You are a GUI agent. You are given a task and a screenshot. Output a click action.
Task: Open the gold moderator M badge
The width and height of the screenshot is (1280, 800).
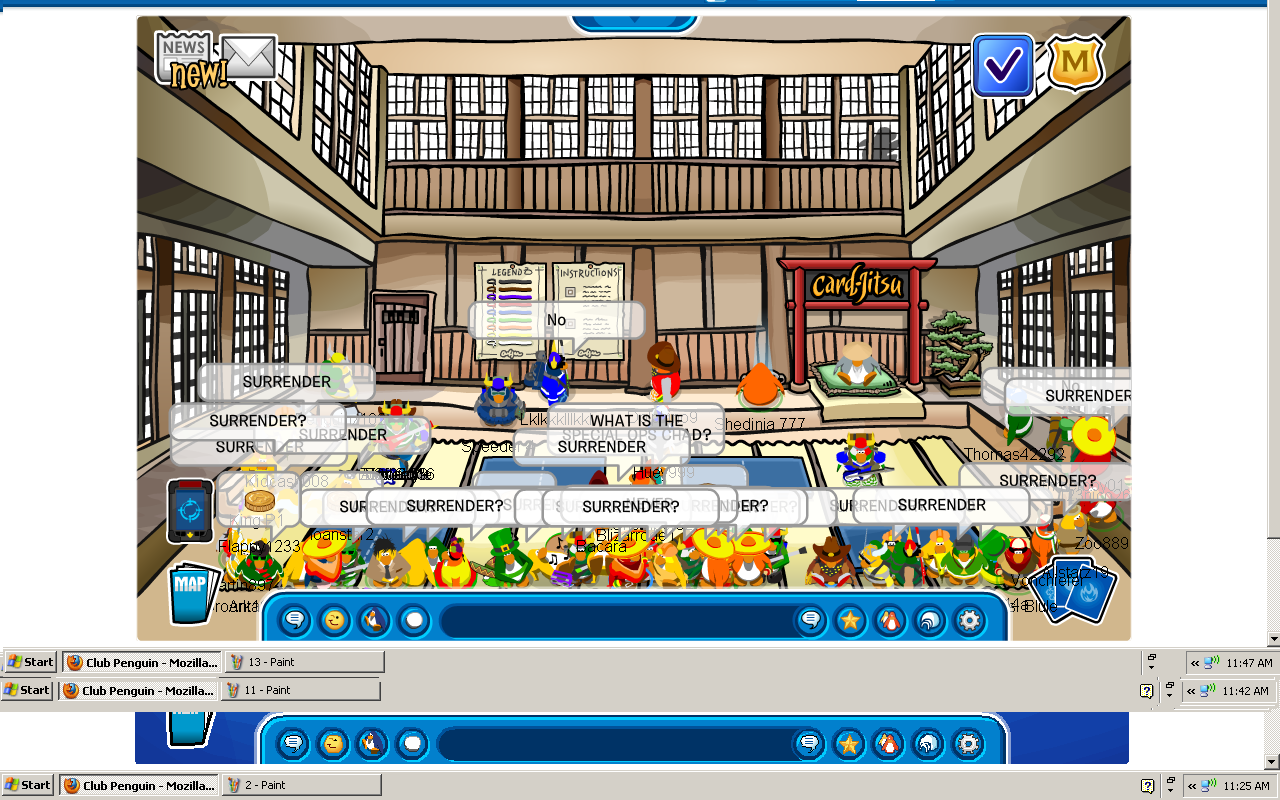[x=1075, y=64]
